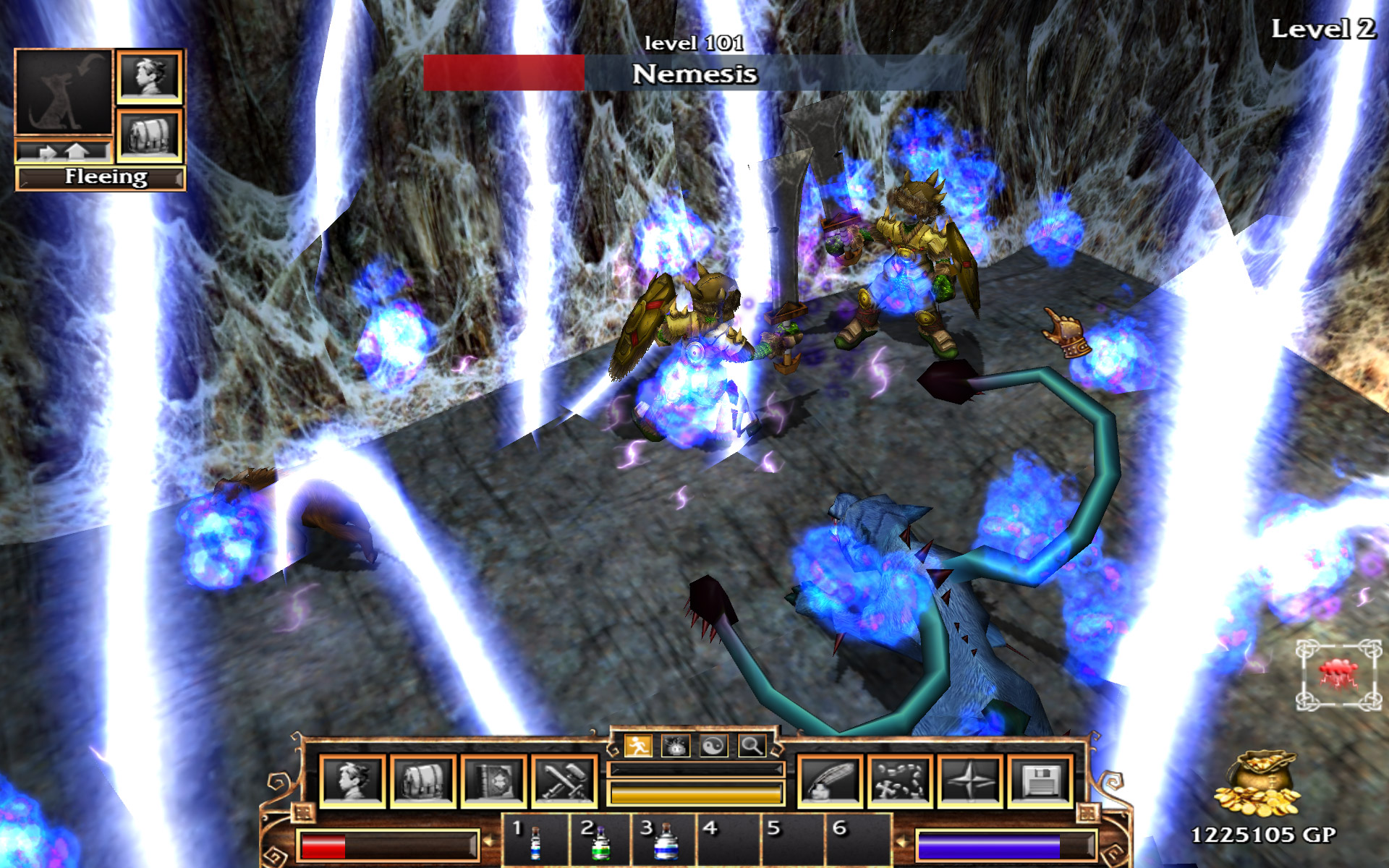Click the pet dog portrait
This screenshot has width=1389, height=868.
point(64,92)
